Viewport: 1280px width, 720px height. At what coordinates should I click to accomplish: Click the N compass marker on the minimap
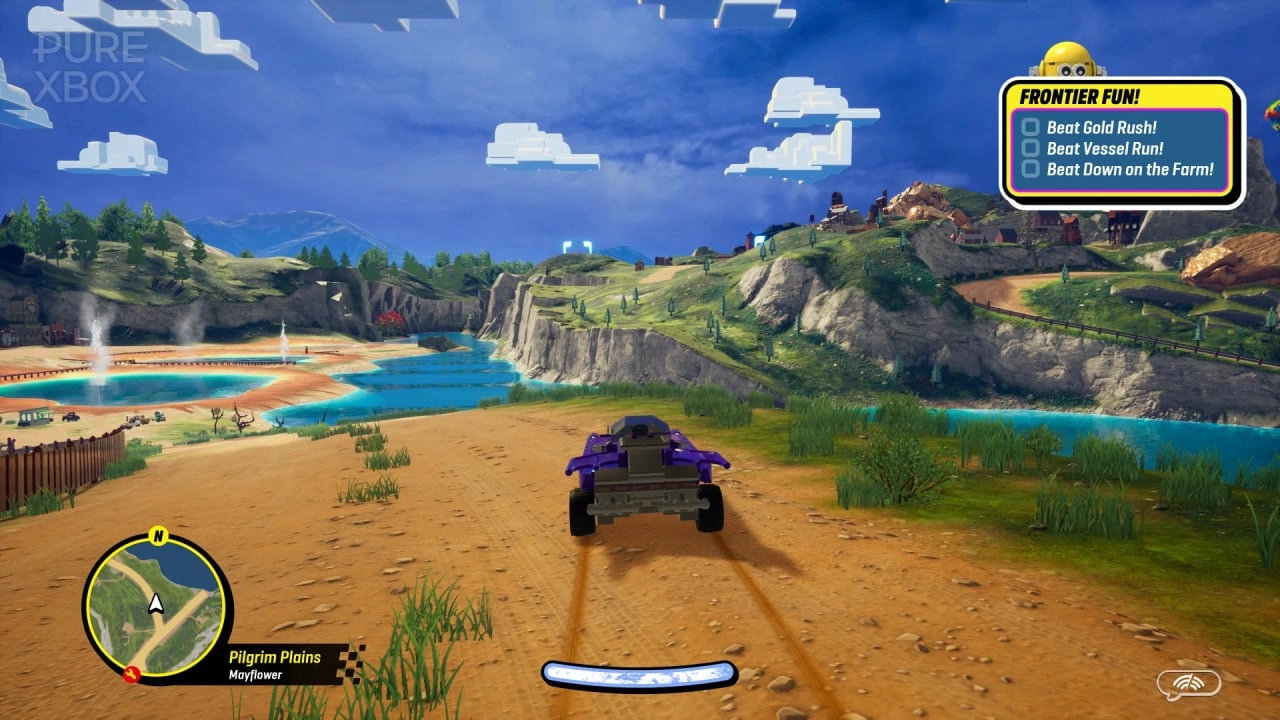157,535
